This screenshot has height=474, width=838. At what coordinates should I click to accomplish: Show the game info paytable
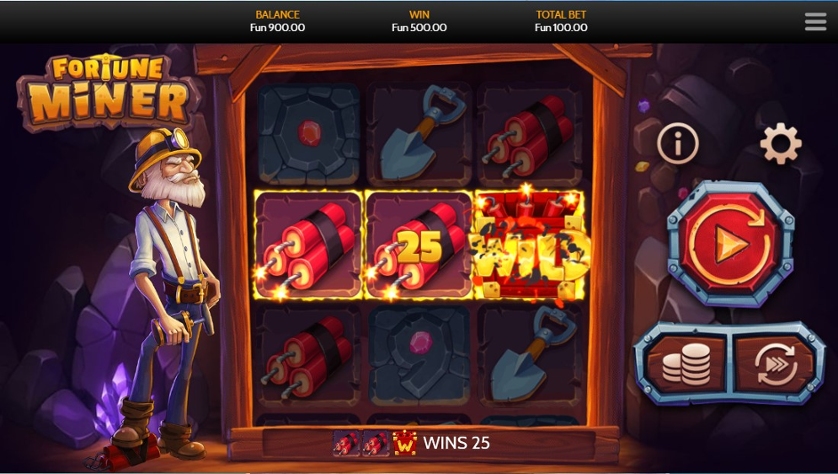point(677,145)
